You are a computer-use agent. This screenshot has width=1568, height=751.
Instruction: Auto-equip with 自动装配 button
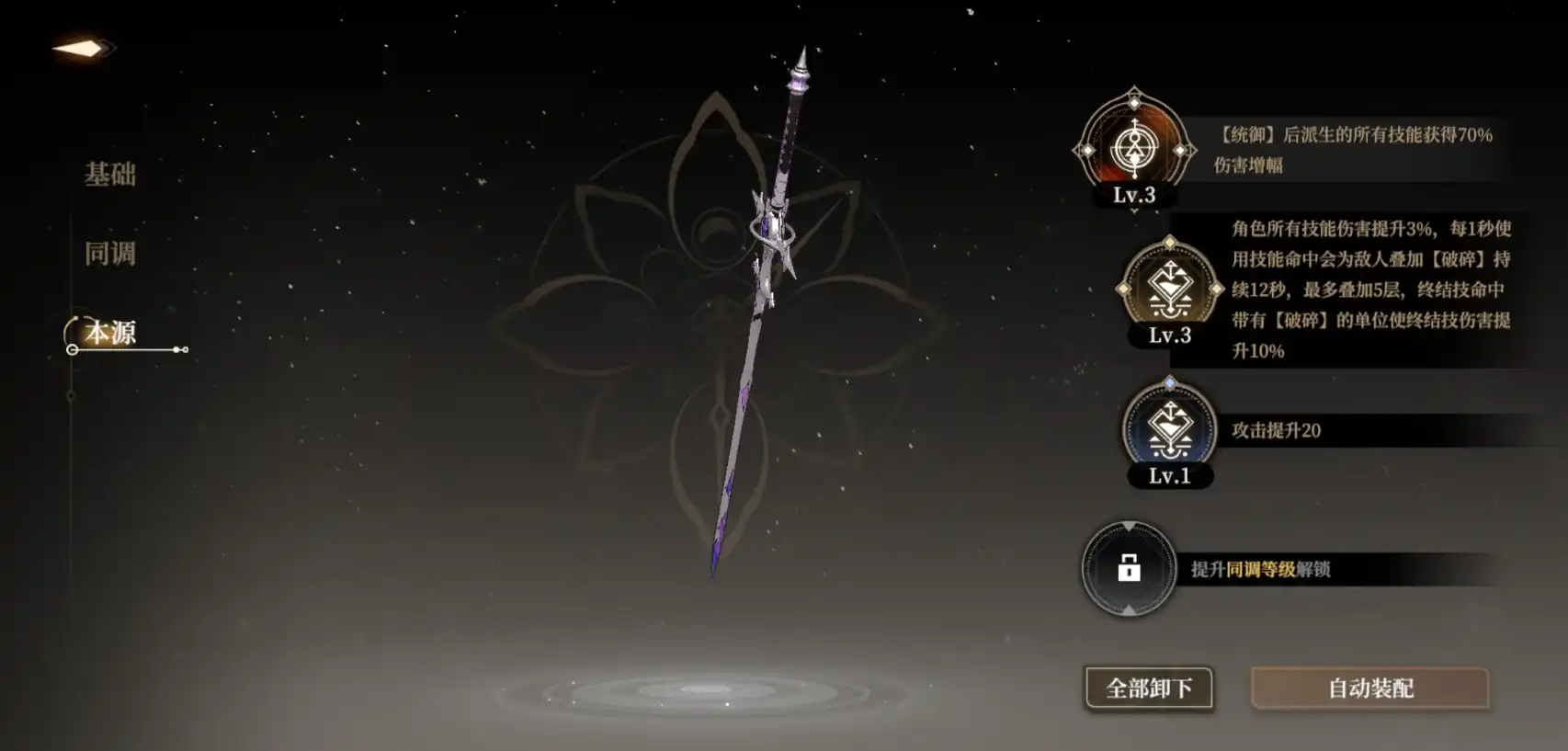click(x=1369, y=688)
